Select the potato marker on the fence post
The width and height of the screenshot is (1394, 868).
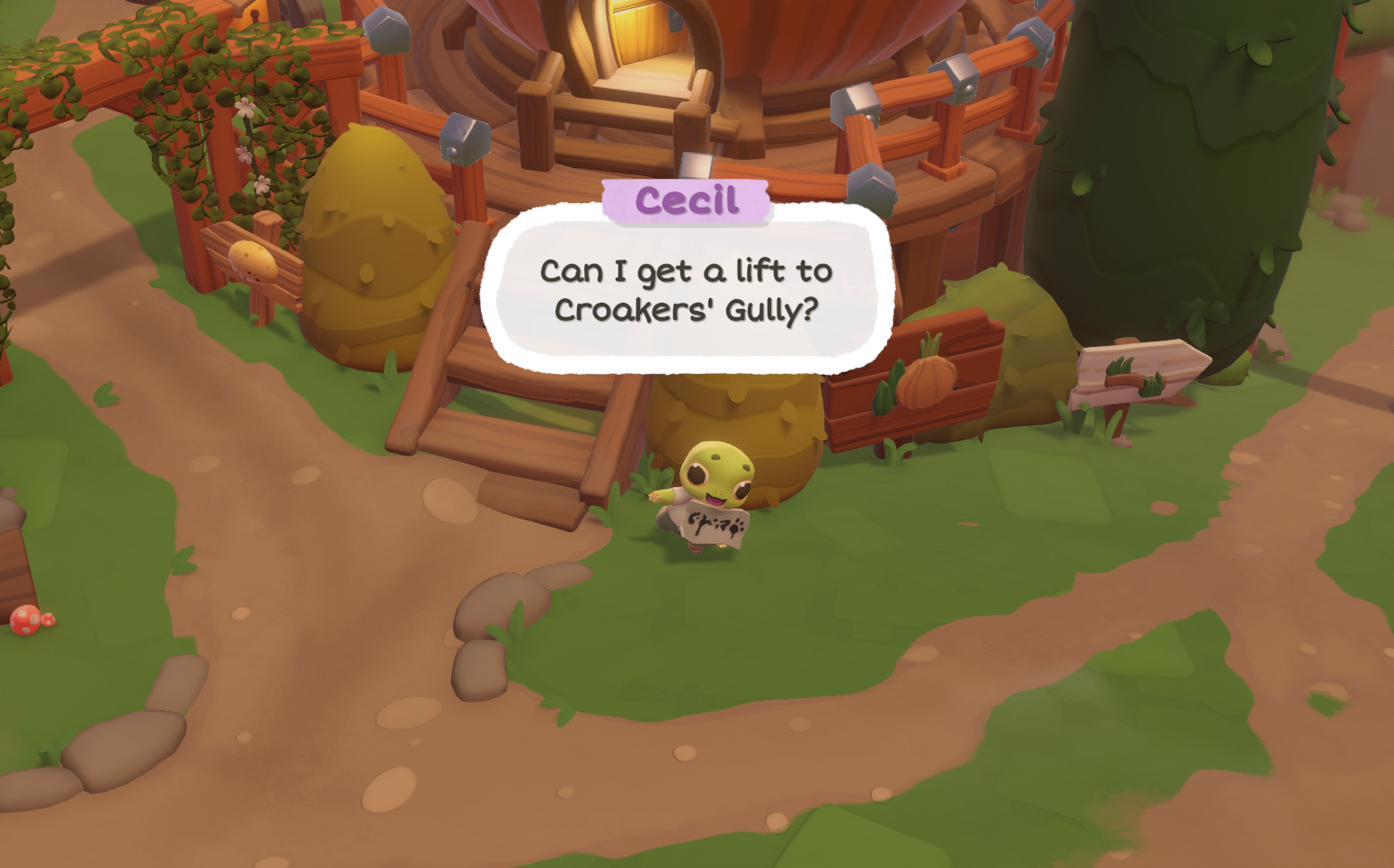tap(250, 258)
